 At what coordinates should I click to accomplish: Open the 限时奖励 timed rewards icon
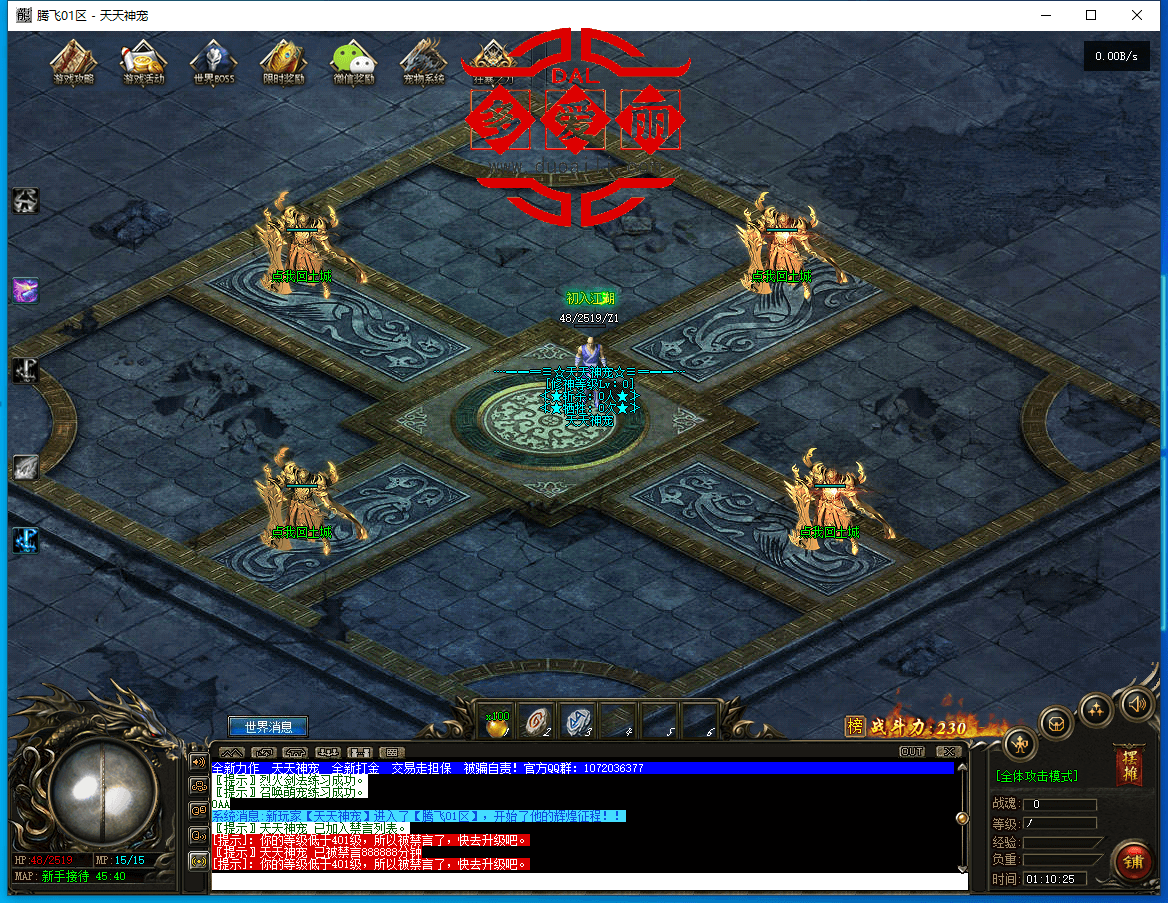[x=283, y=62]
